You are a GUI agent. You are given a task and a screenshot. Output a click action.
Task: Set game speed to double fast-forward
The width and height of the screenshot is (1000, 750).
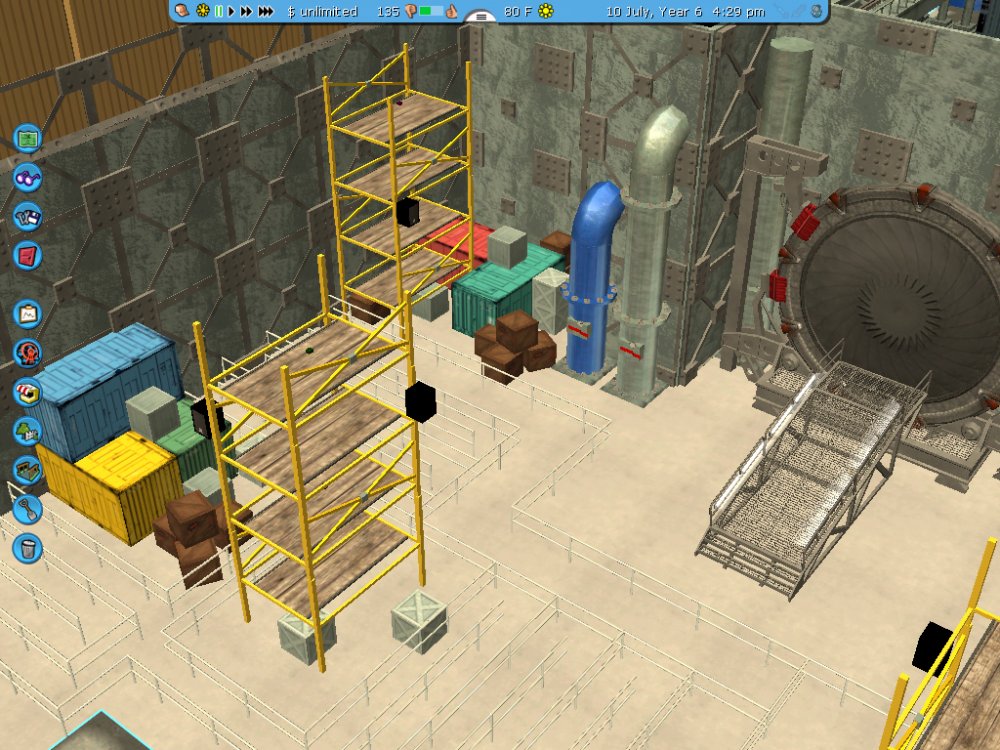click(246, 11)
